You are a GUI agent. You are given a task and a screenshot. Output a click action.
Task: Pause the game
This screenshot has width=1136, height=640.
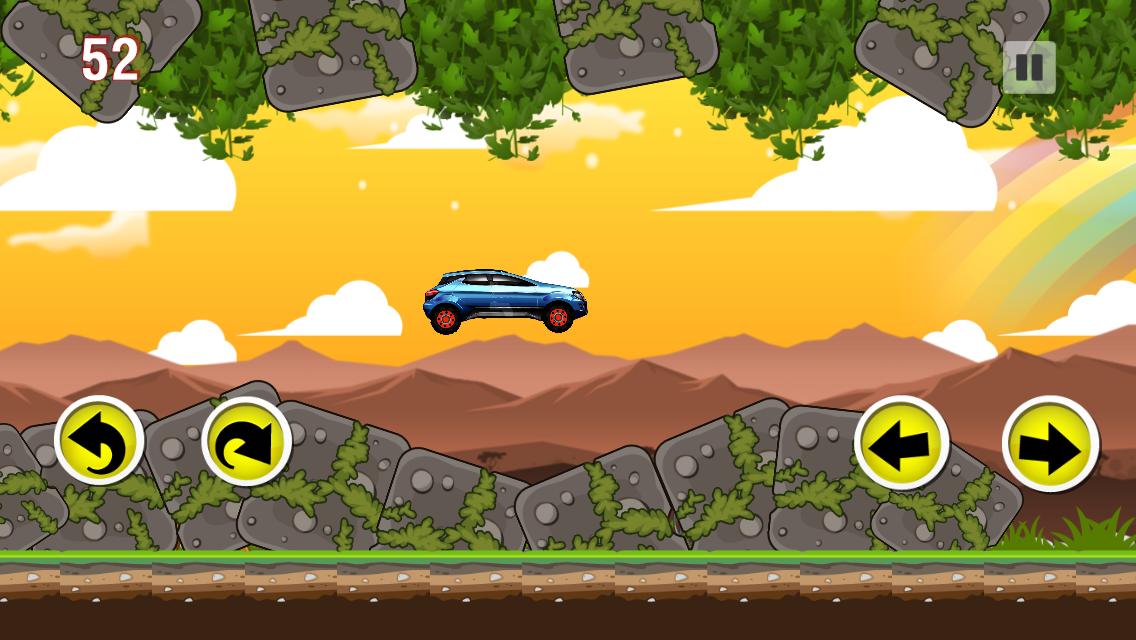click(1029, 67)
